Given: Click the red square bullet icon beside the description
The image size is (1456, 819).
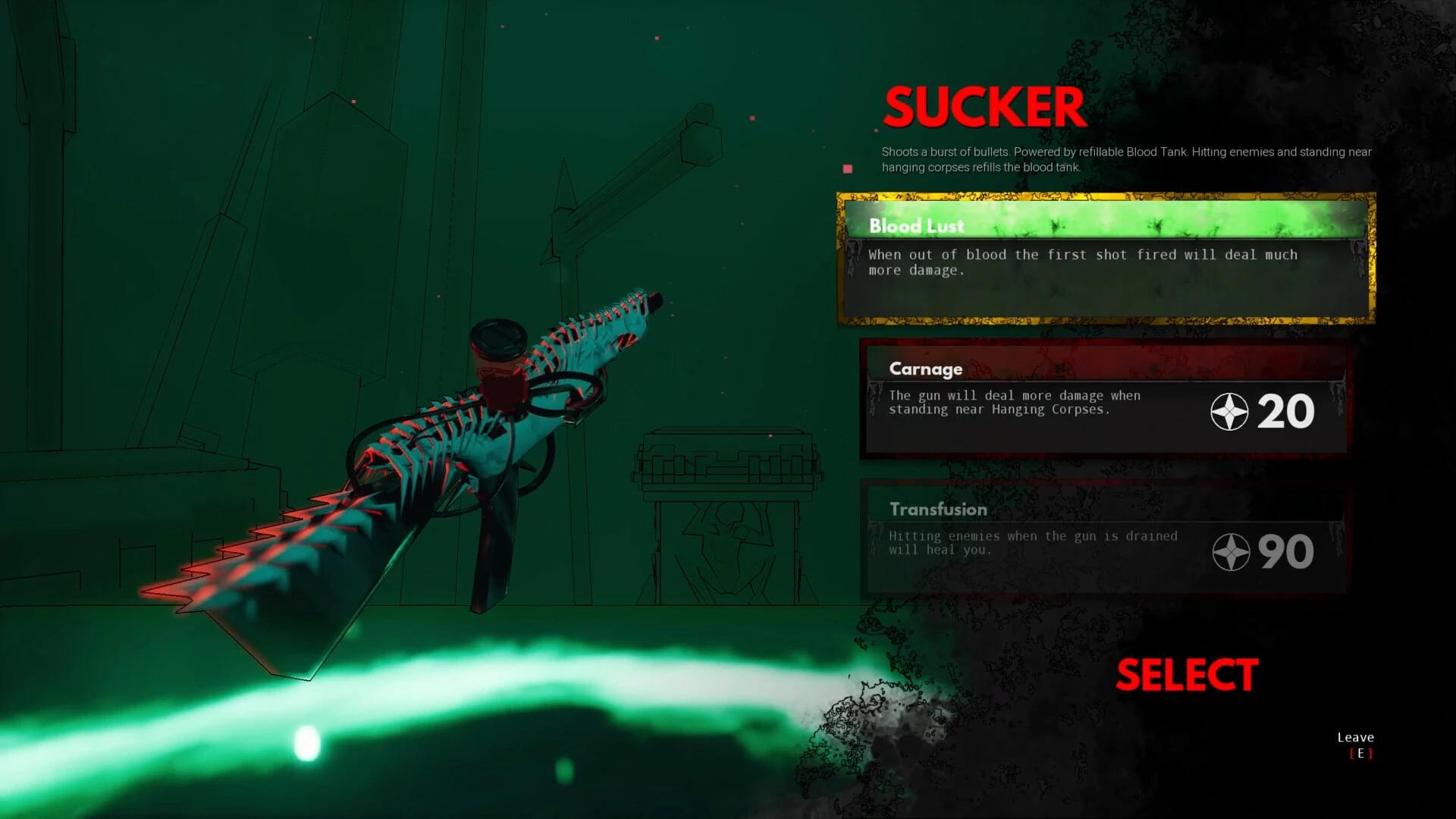Looking at the screenshot, I should pyautogui.click(x=847, y=168).
